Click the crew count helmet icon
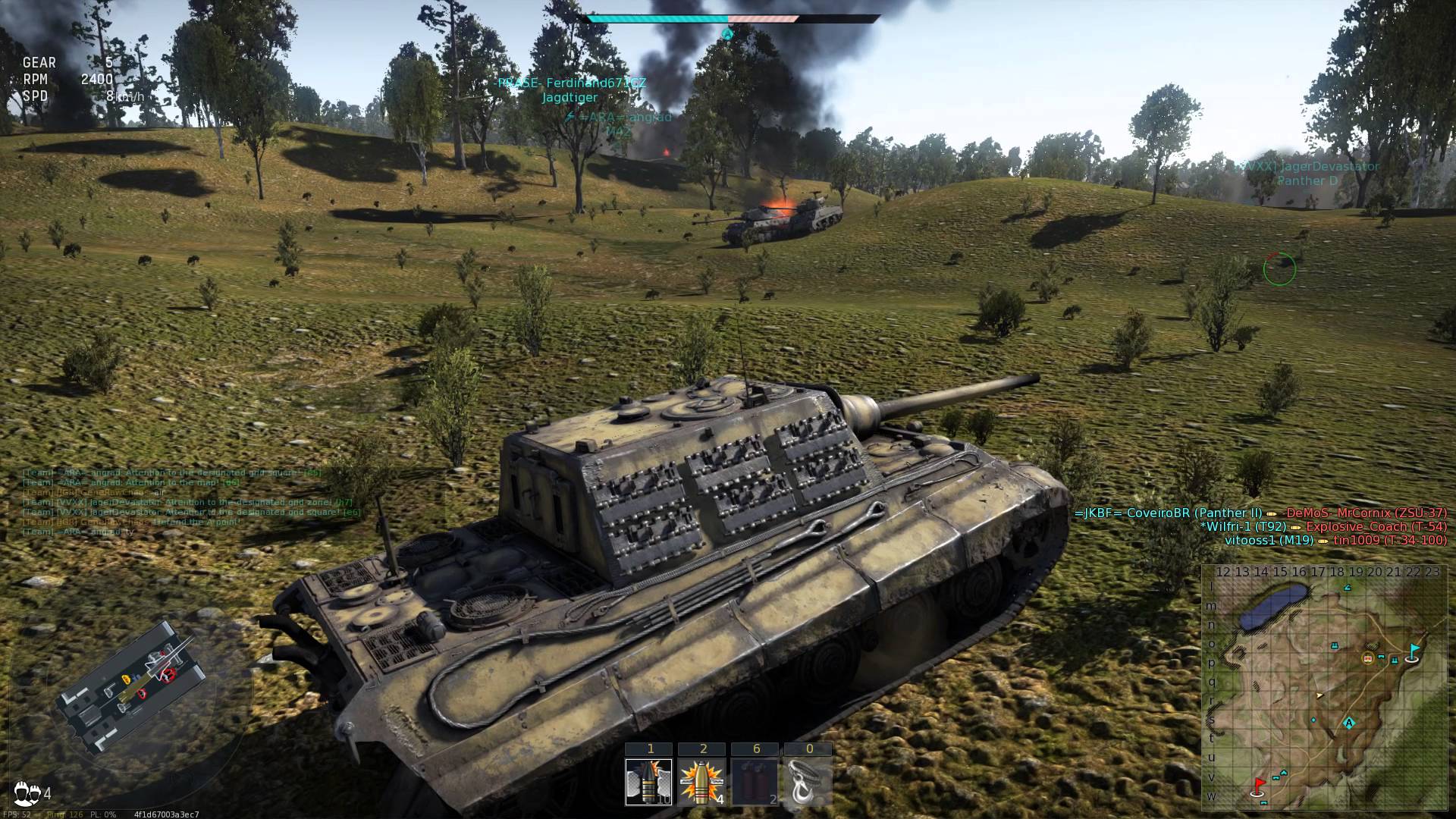 click(x=27, y=793)
